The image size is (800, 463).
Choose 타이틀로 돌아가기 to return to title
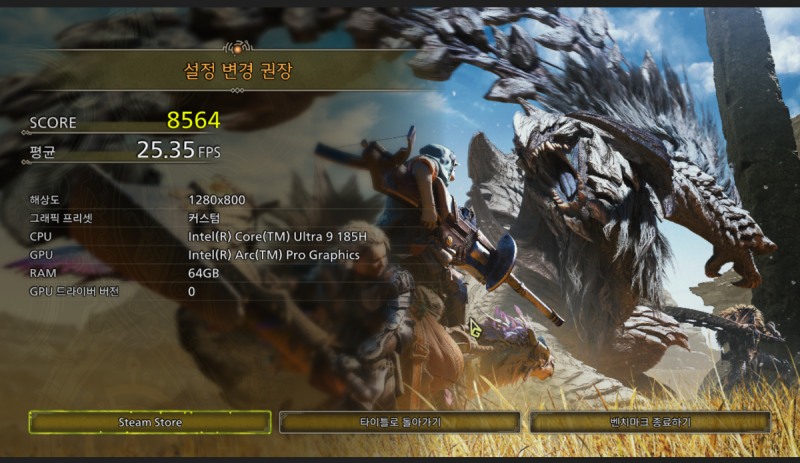coord(400,422)
